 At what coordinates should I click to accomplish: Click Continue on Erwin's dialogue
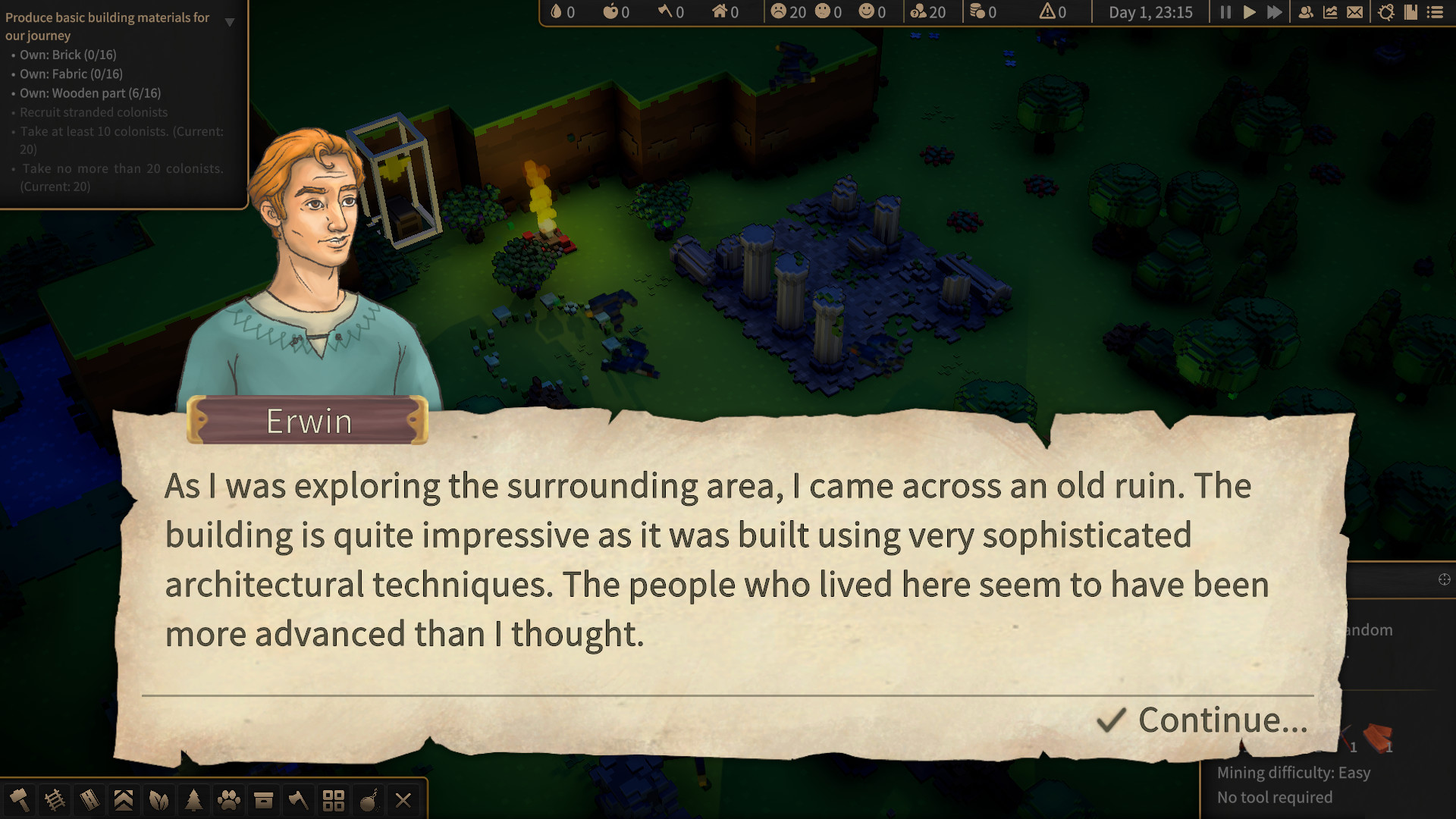click(x=1221, y=720)
